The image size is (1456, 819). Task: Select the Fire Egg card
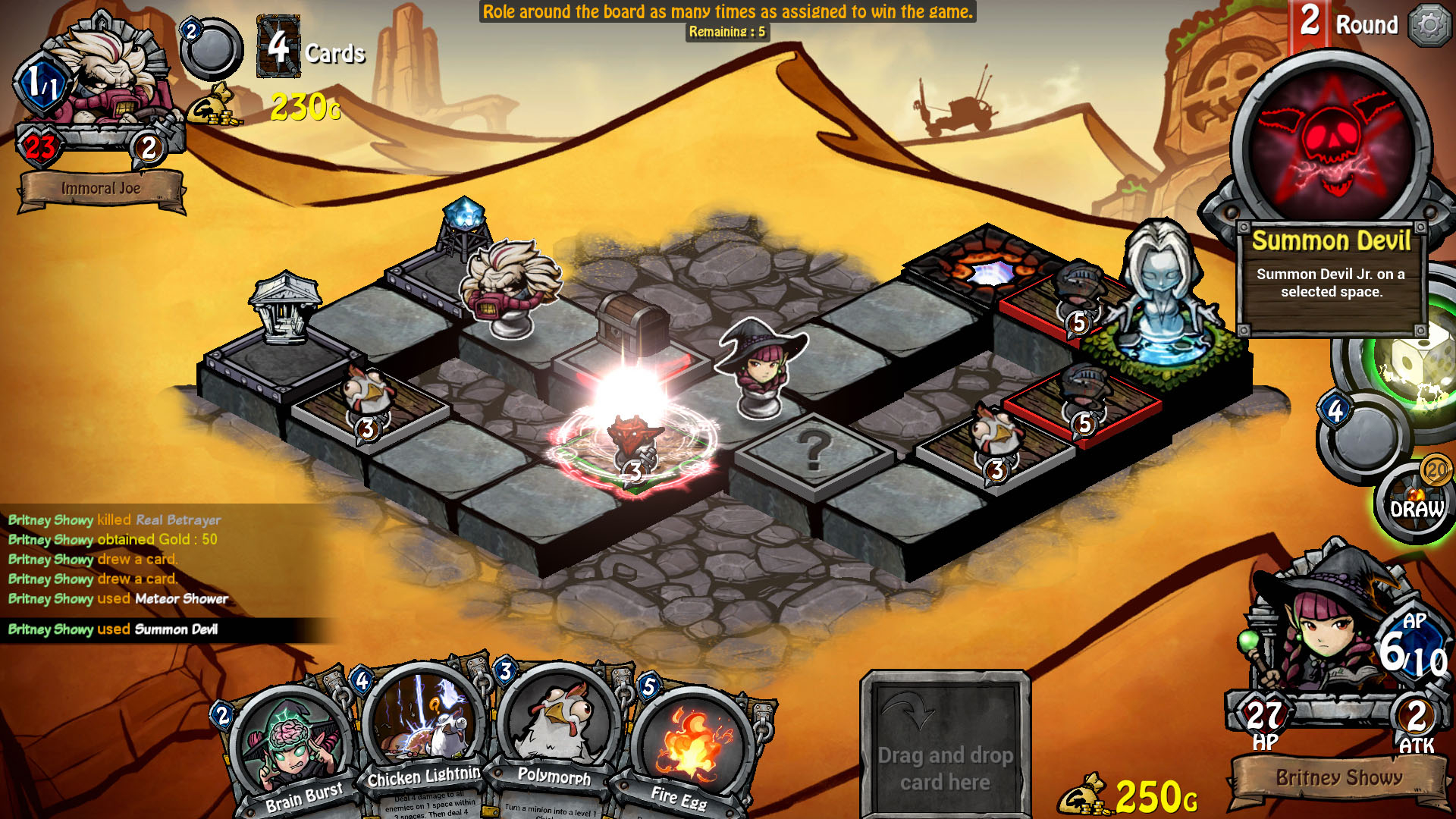[692, 739]
